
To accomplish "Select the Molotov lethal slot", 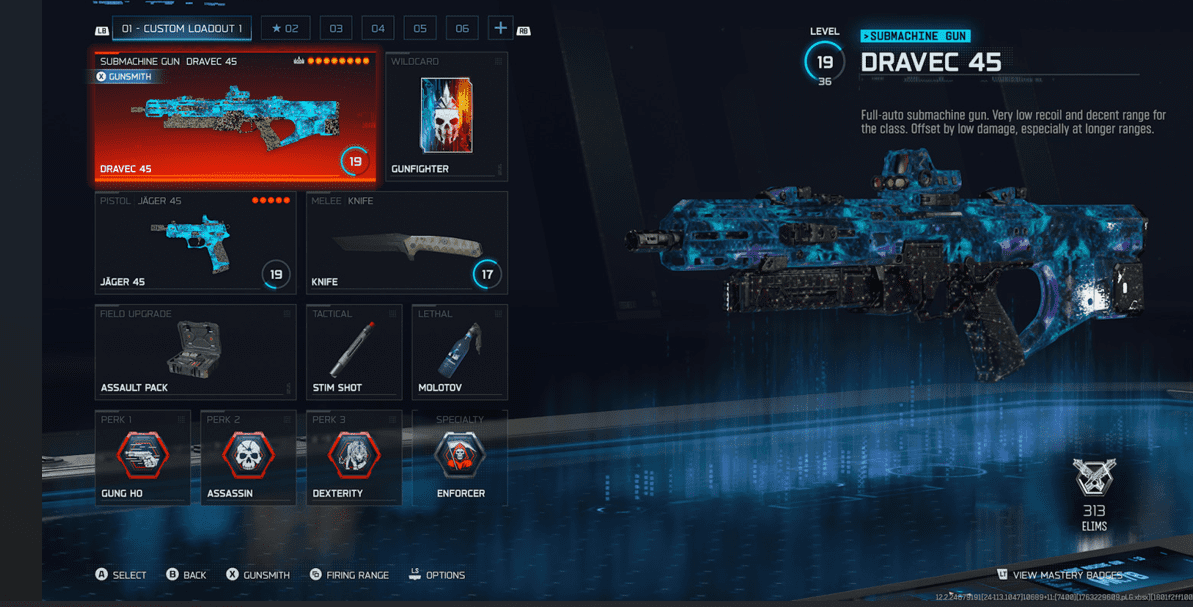I will click(x=459, y=352).
